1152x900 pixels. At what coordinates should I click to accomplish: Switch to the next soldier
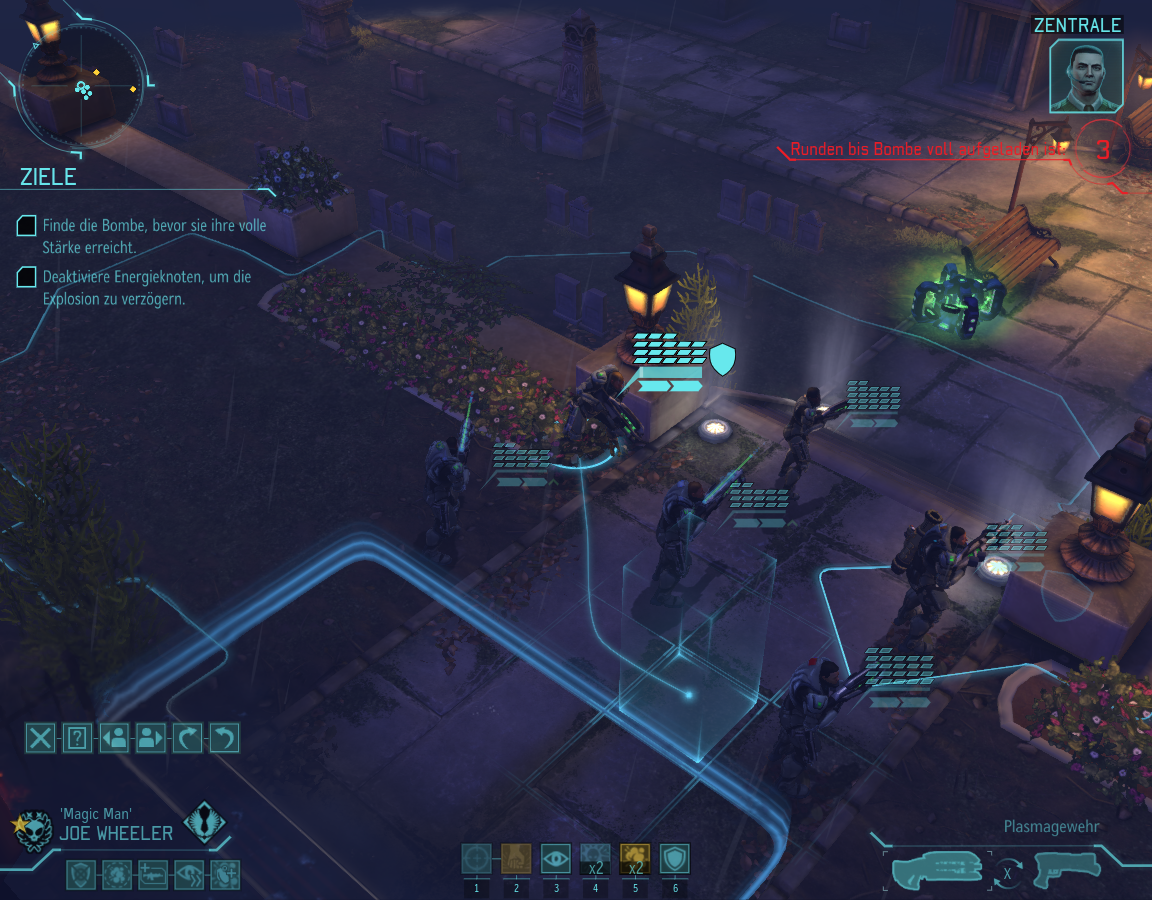coord(150,738)
